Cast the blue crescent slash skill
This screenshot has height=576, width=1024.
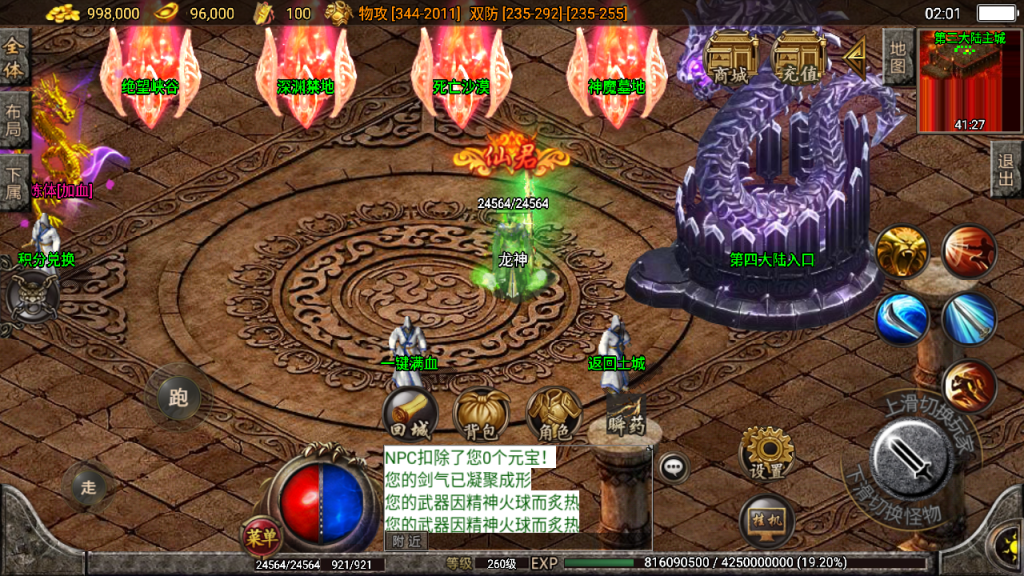[902, 319]
